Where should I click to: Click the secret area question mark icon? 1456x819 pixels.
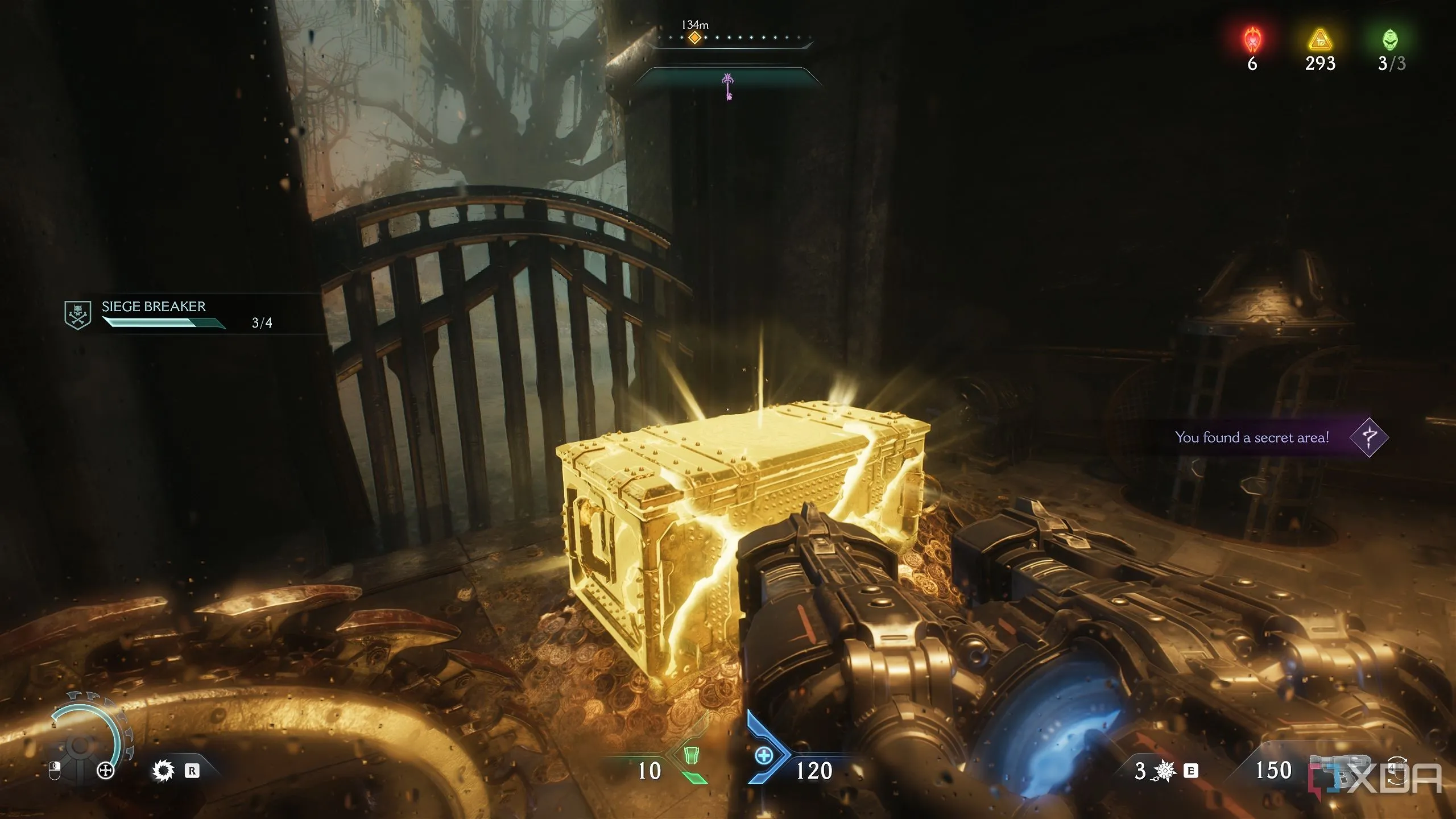[1368, 437]
